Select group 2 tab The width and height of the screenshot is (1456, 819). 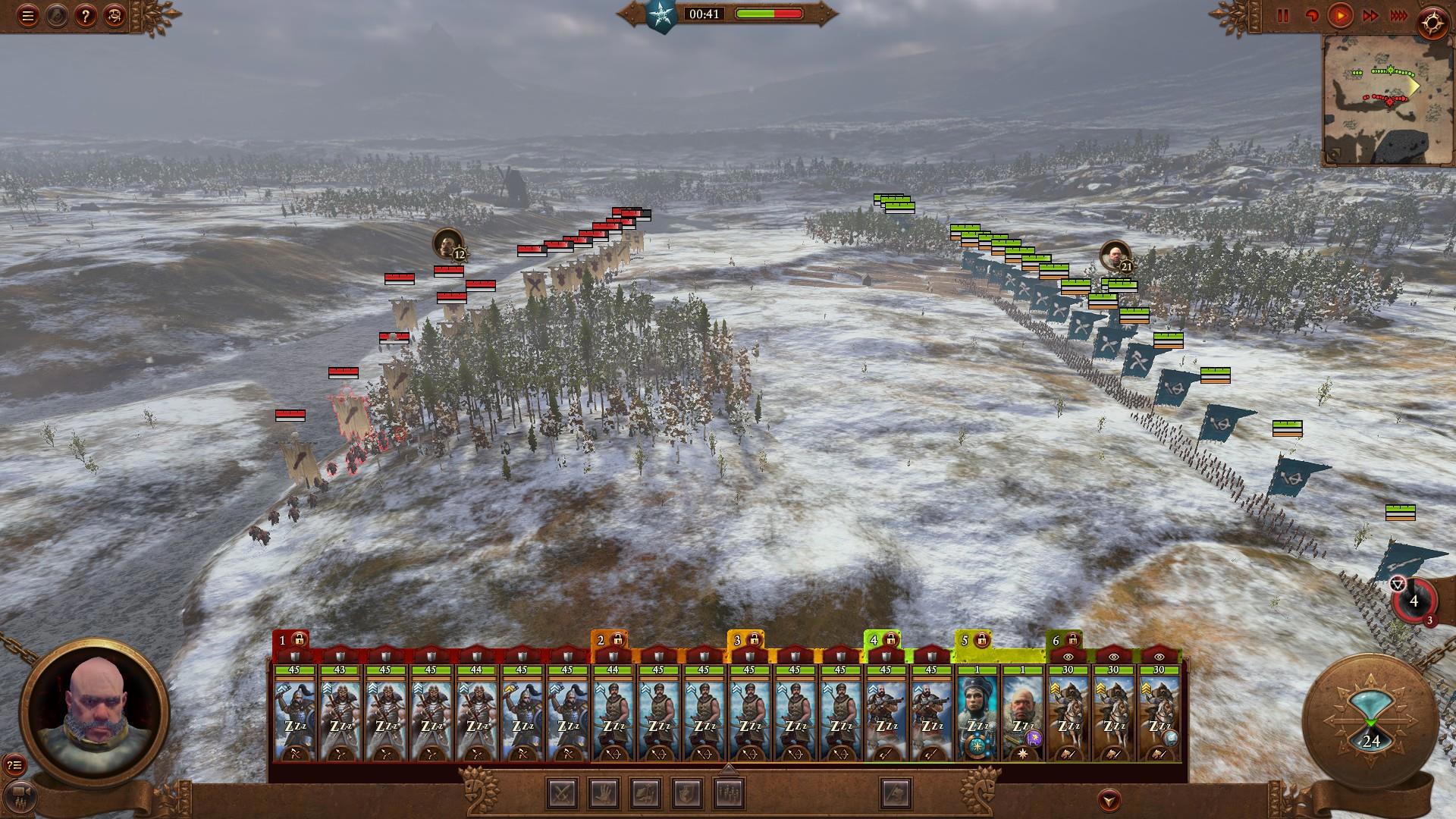(609, 641)
